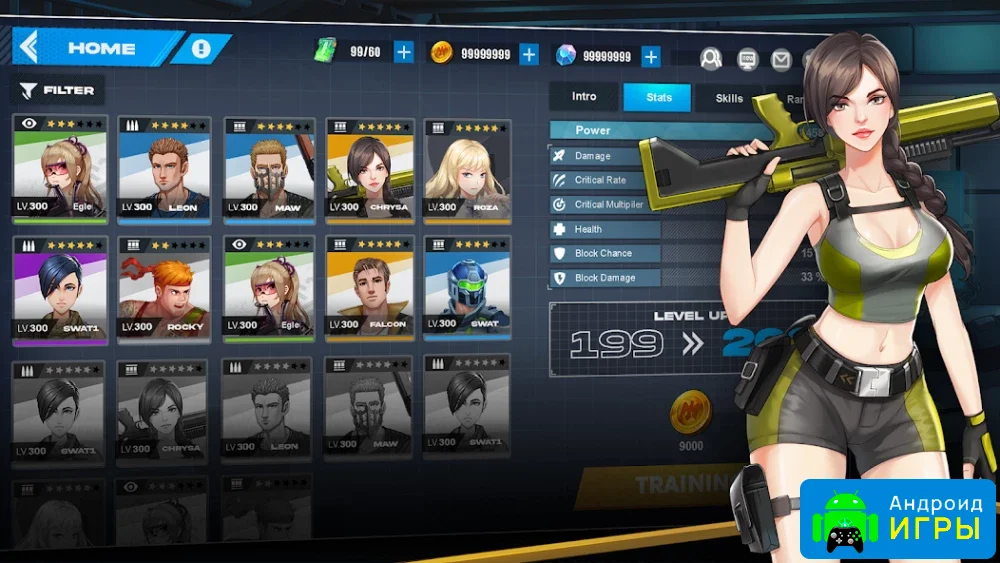This screenshot has height=563, width=1000.
Task: Add more gold coins
Action: tap(529, 54)
